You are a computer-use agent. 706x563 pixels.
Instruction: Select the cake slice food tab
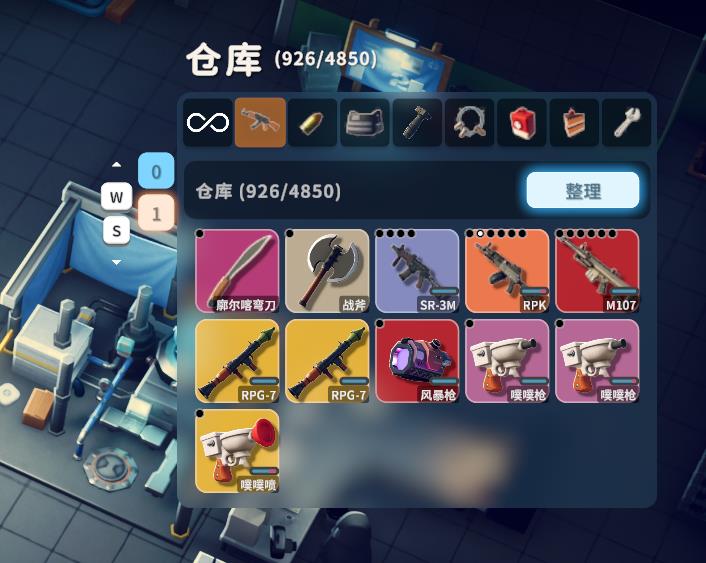[x=574, y=123]
